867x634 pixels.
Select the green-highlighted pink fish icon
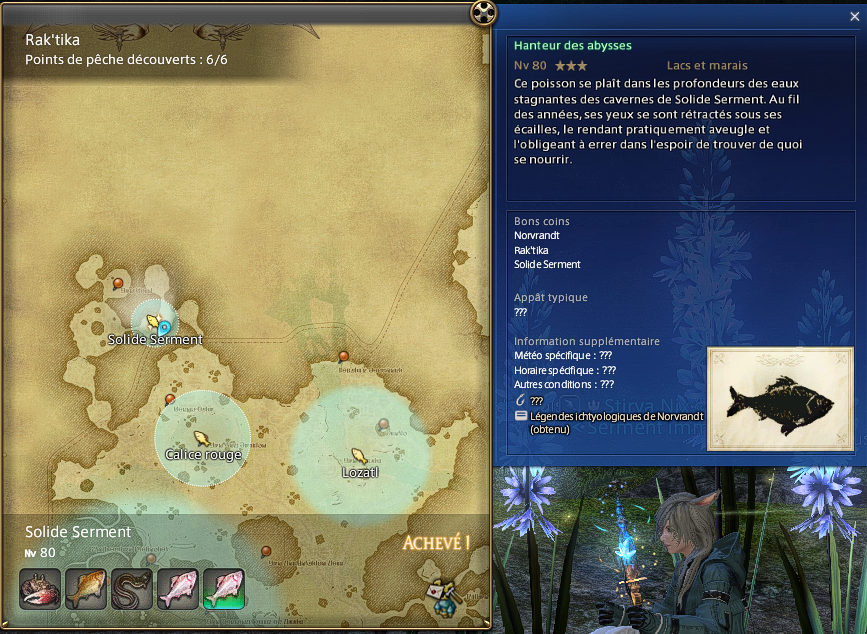[224, 589]
